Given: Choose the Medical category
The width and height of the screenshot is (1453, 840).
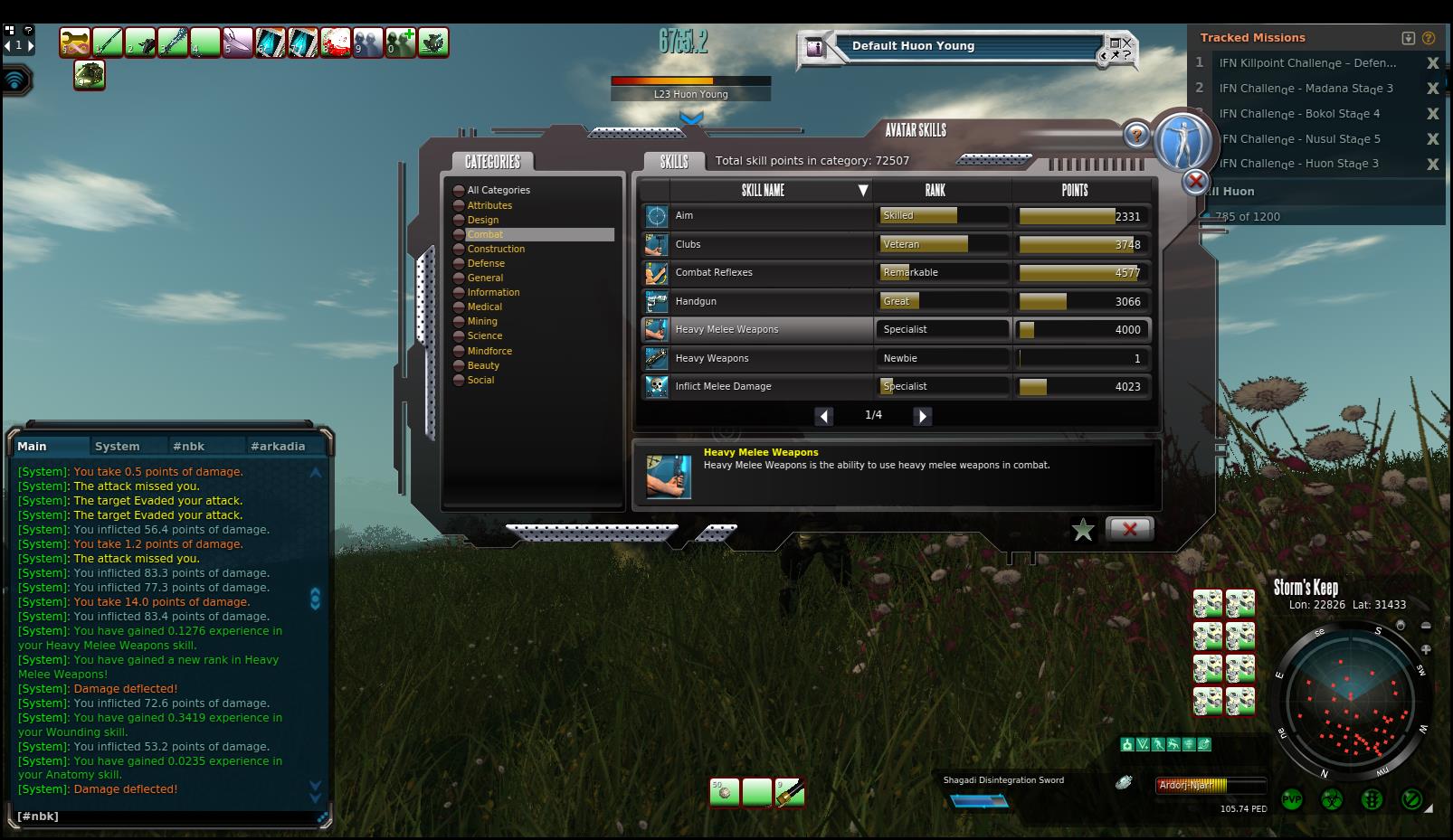Looking at the screenshot, I should 484,307.
